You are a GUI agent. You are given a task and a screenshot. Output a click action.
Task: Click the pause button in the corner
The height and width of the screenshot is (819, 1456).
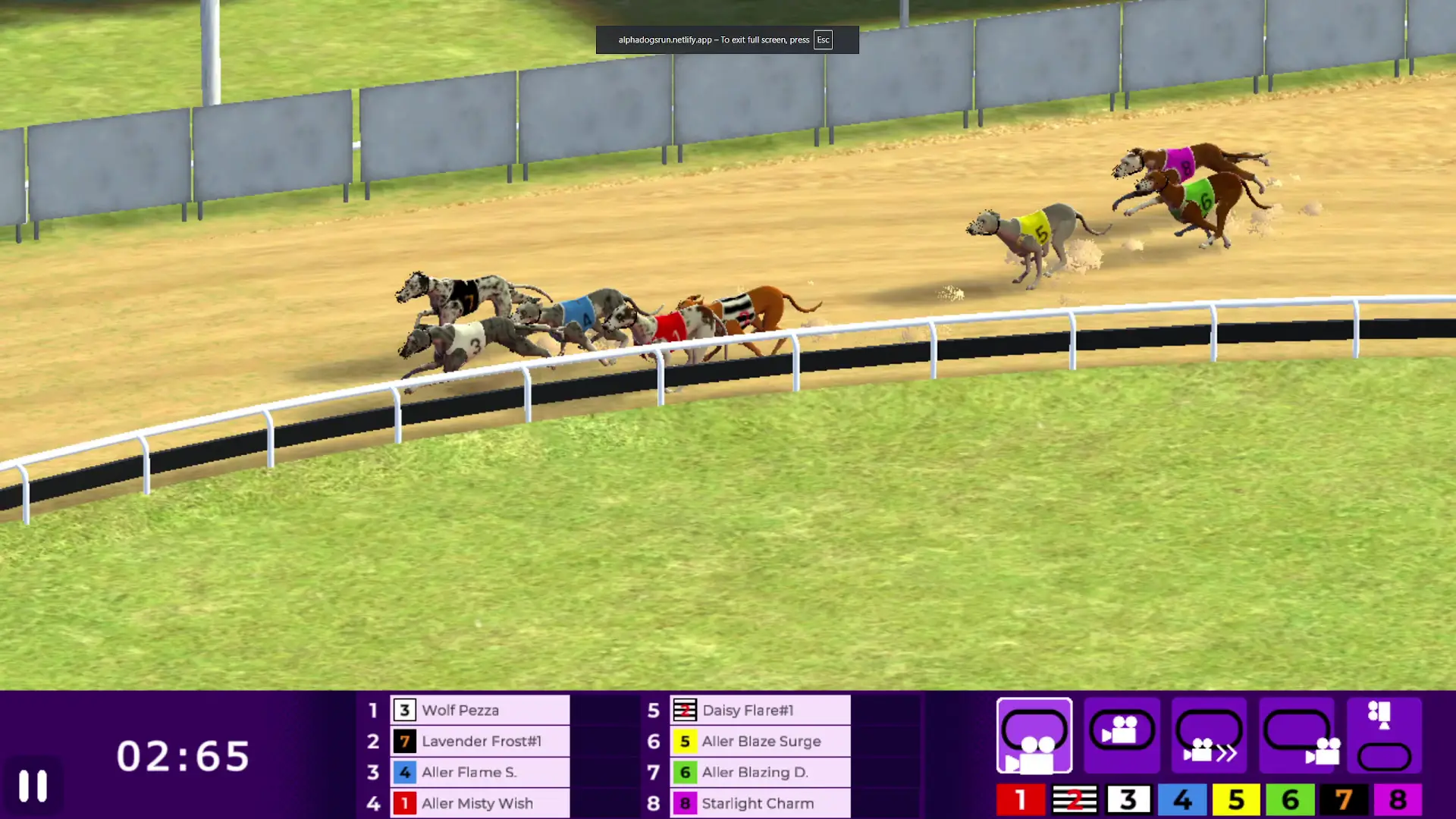[x=32, y=786]
